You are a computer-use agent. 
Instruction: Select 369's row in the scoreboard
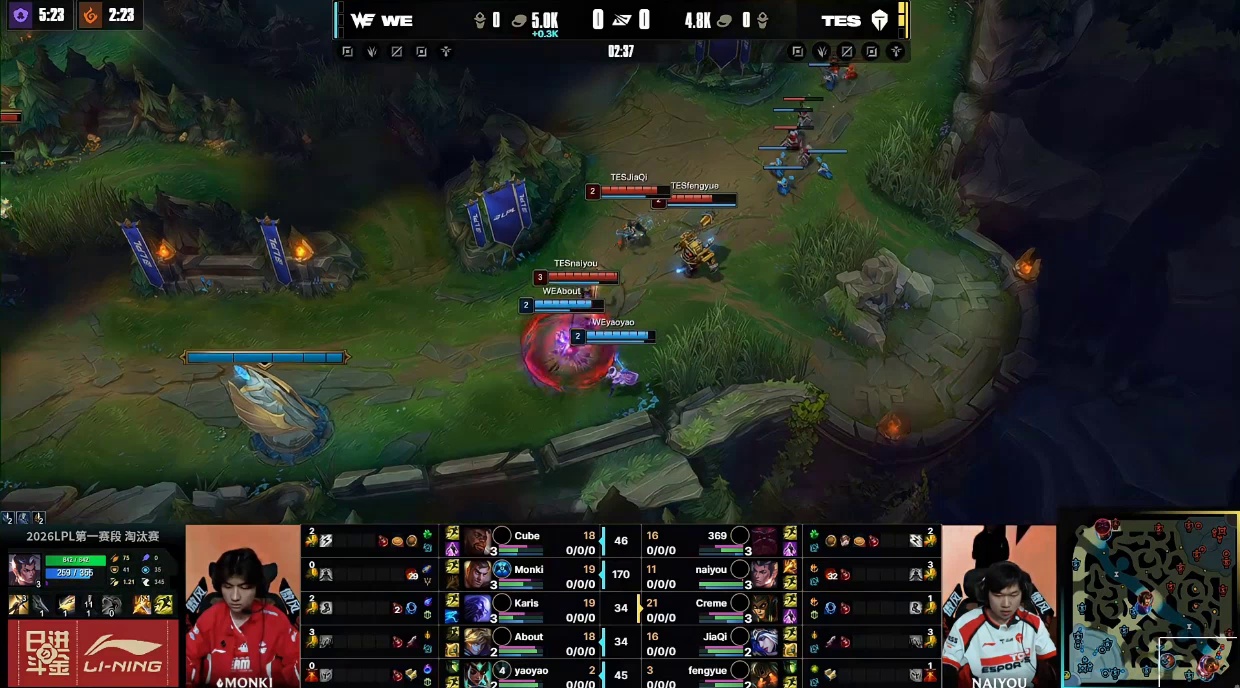coord(717,542)
